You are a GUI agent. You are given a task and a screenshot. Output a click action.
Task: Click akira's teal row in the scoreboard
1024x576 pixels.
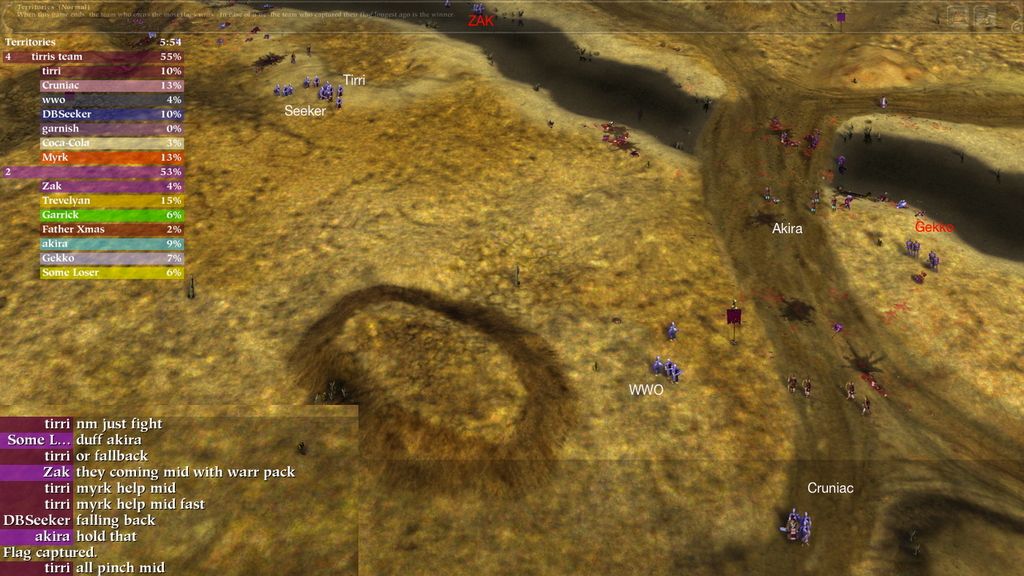[110, 243]
